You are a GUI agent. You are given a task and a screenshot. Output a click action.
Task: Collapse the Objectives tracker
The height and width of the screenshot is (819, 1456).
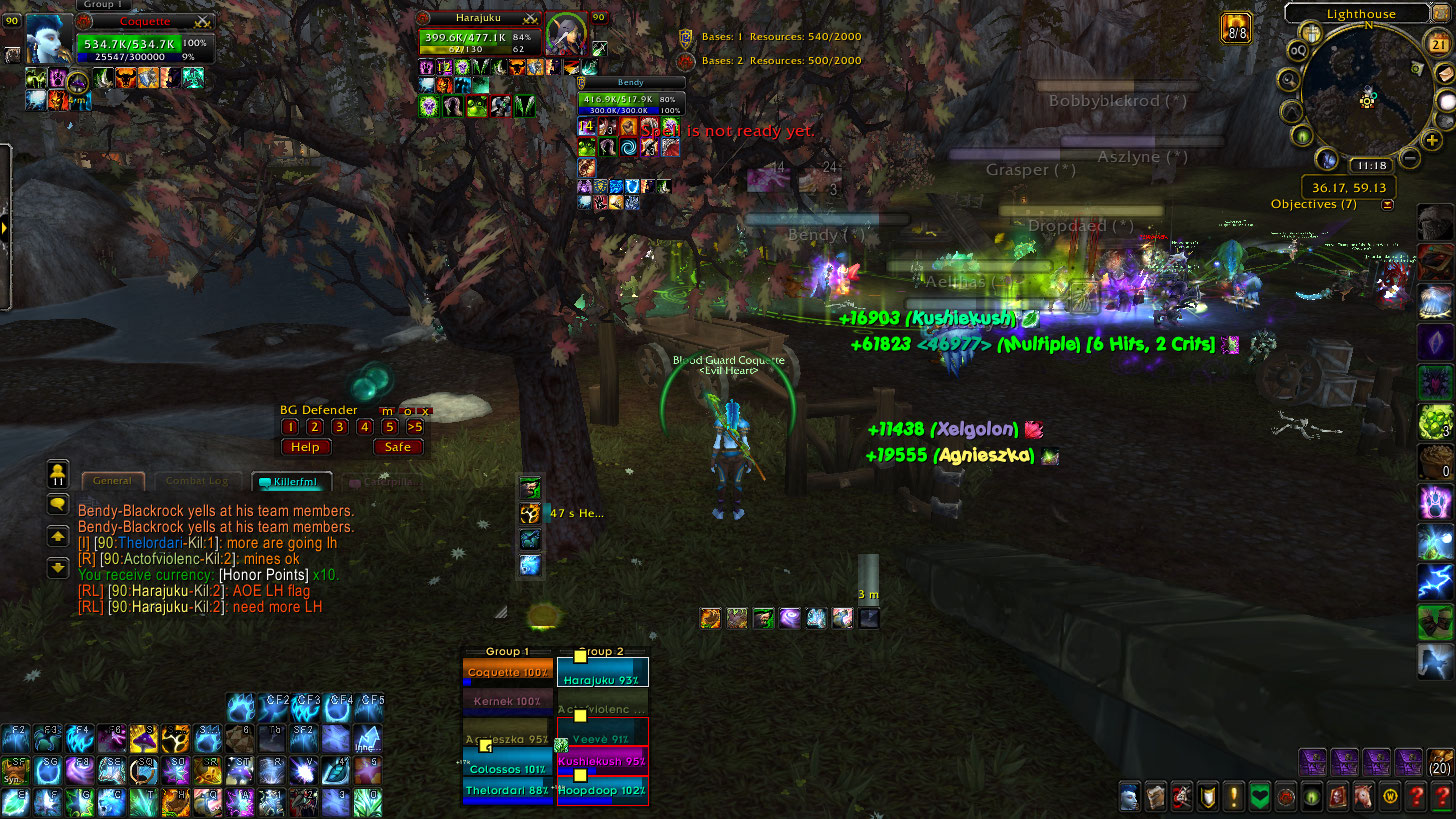[x=1387, y=205]
